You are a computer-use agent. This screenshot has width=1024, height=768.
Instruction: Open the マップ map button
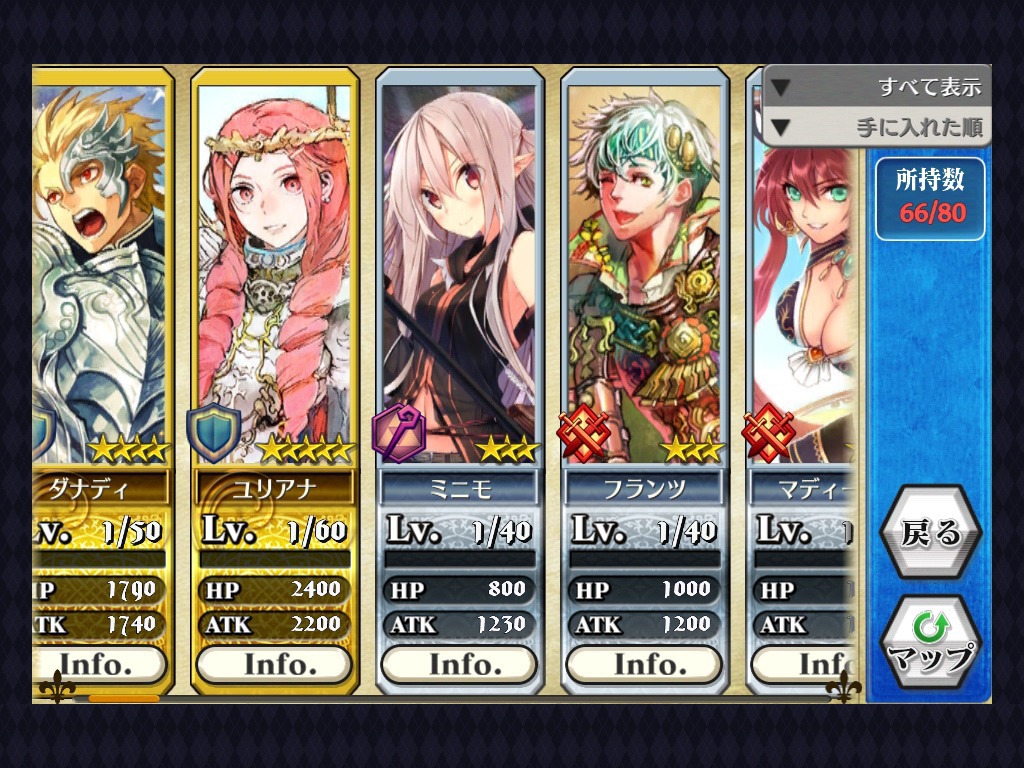tap(930, 643)
